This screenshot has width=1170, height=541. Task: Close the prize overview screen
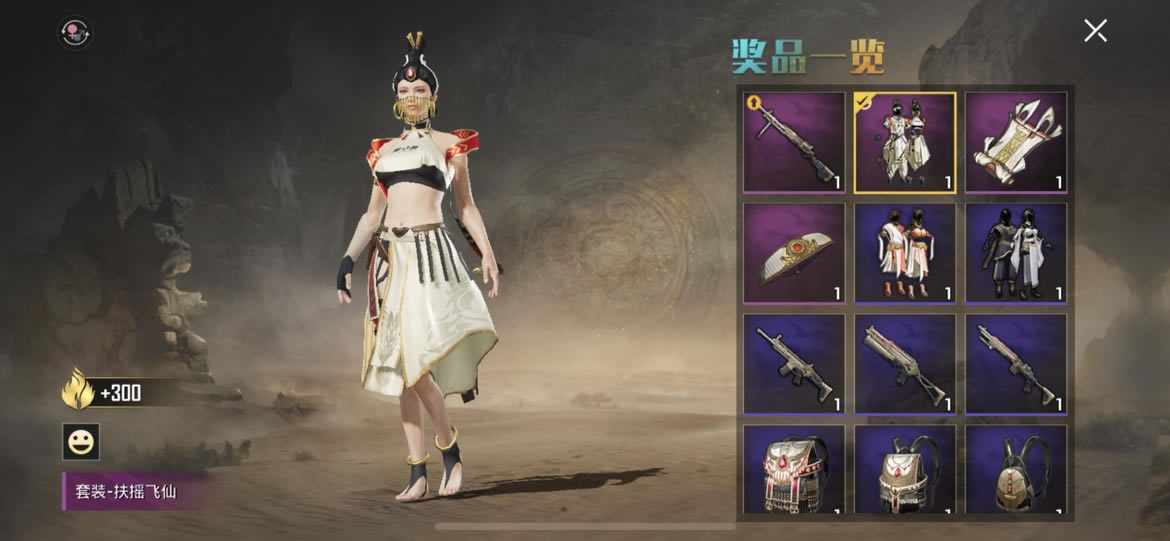pyautogui.click(x=1095, y=31)
